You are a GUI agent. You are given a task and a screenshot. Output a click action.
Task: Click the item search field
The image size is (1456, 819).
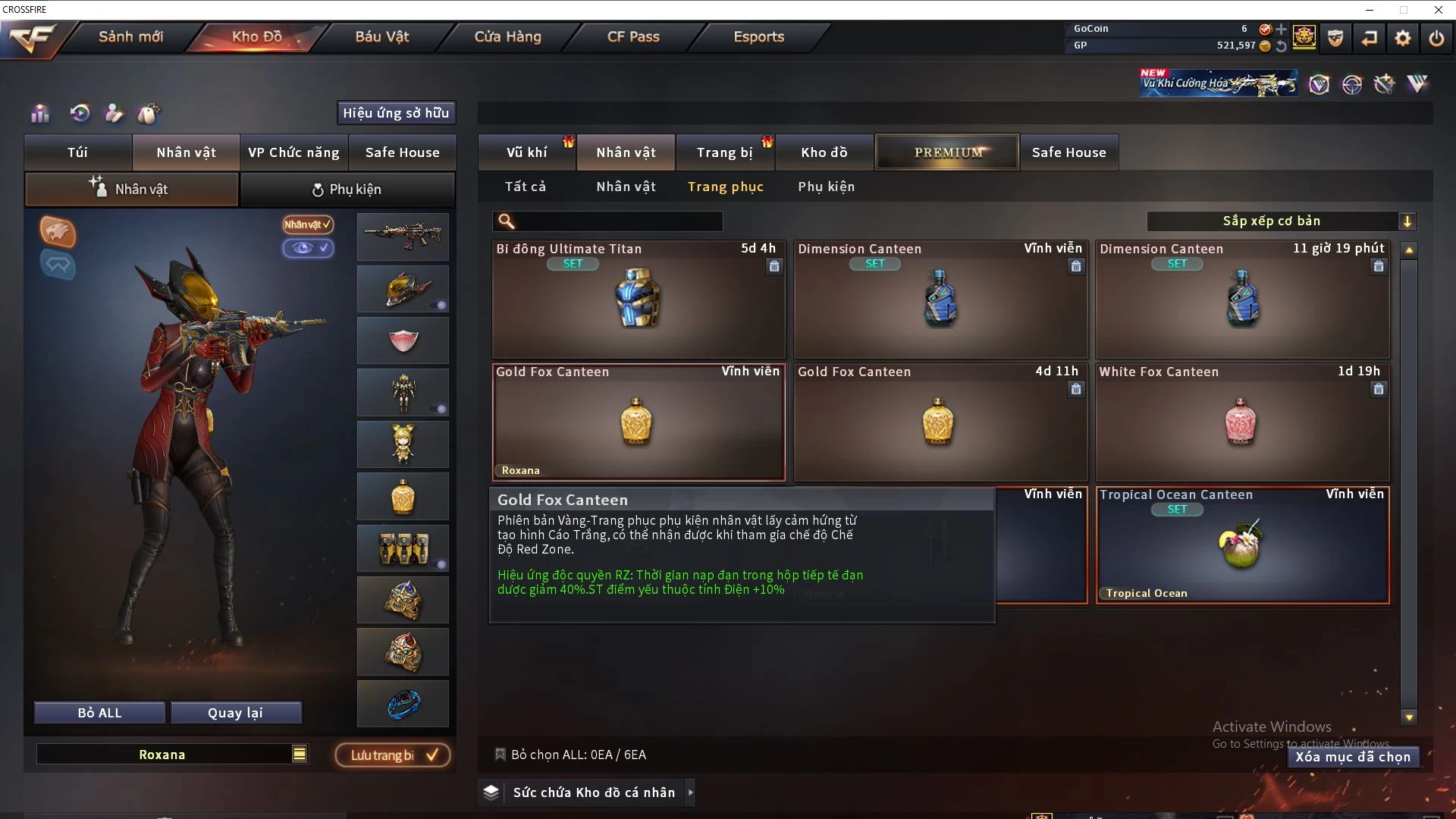618,221
